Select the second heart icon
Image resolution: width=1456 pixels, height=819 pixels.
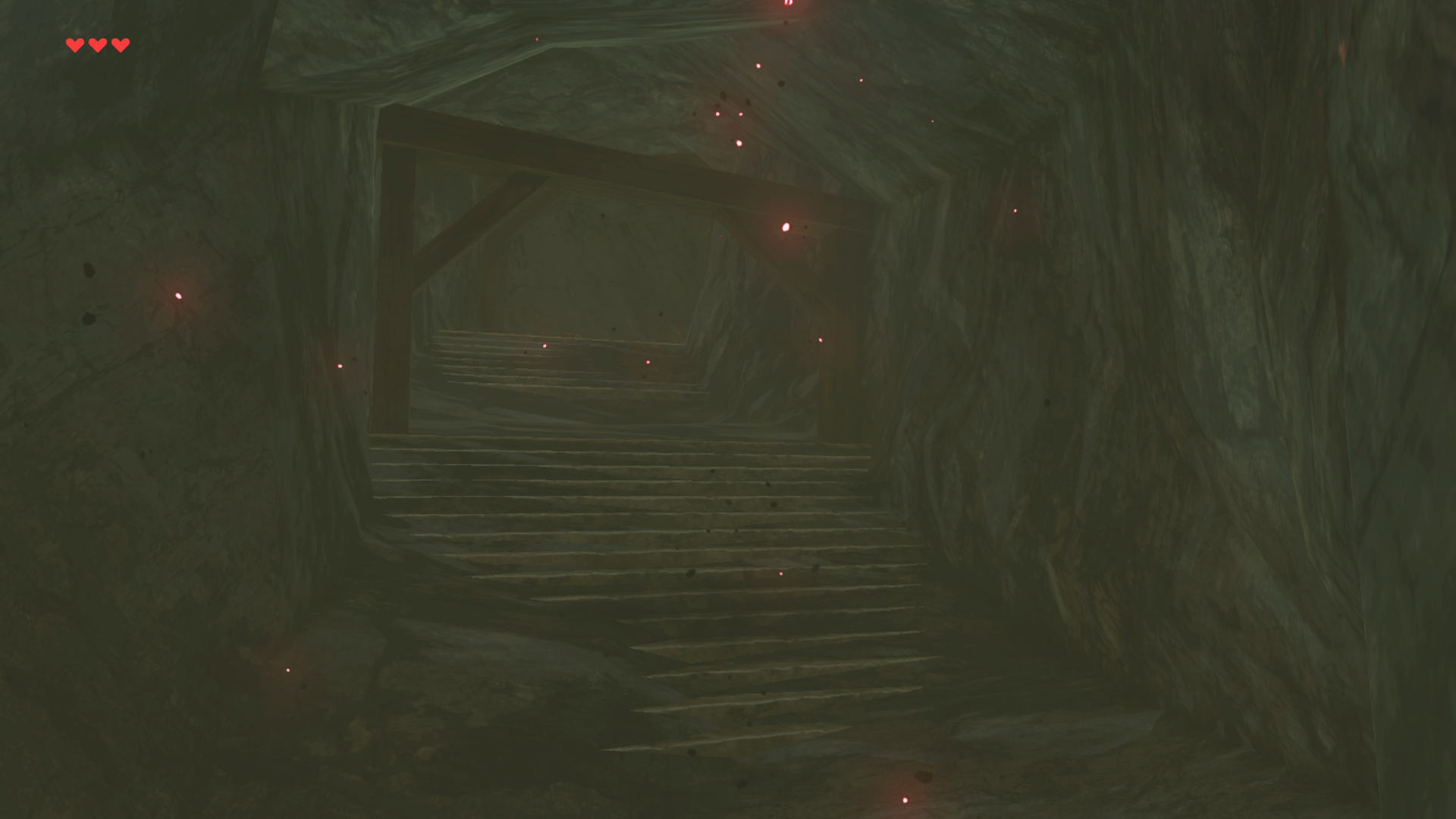point(96,45)
